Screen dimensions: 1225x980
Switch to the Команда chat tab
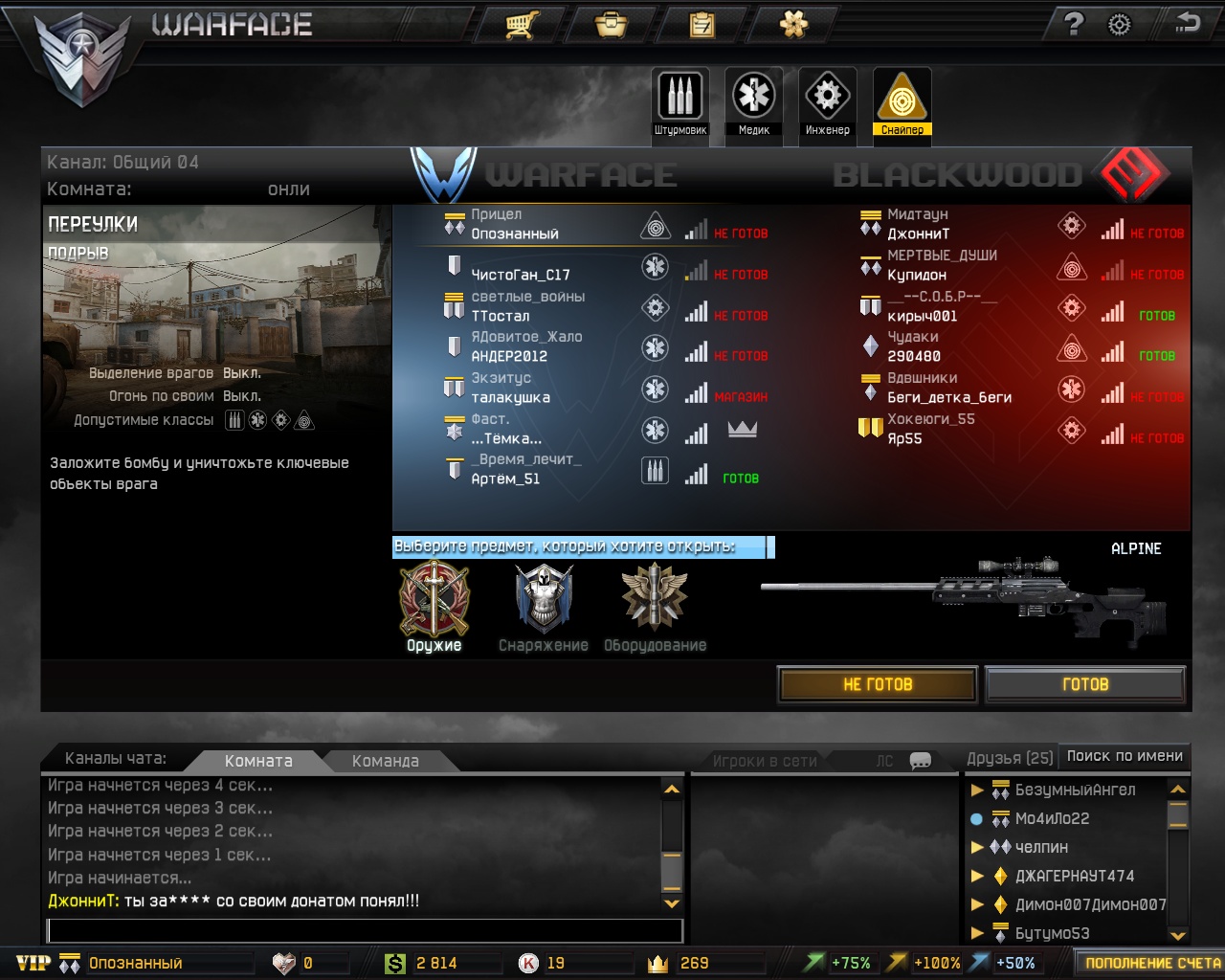(x=386, y=761)
